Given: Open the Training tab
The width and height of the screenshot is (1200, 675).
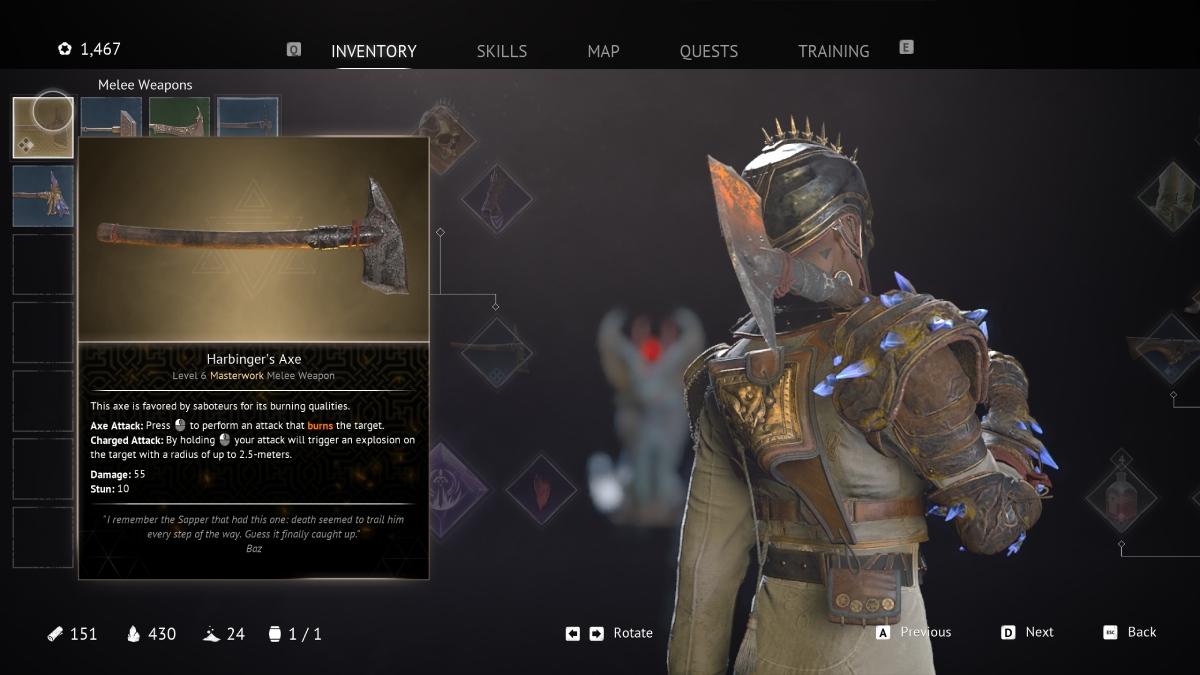Looking at the screenshot, I should [833, 51].
